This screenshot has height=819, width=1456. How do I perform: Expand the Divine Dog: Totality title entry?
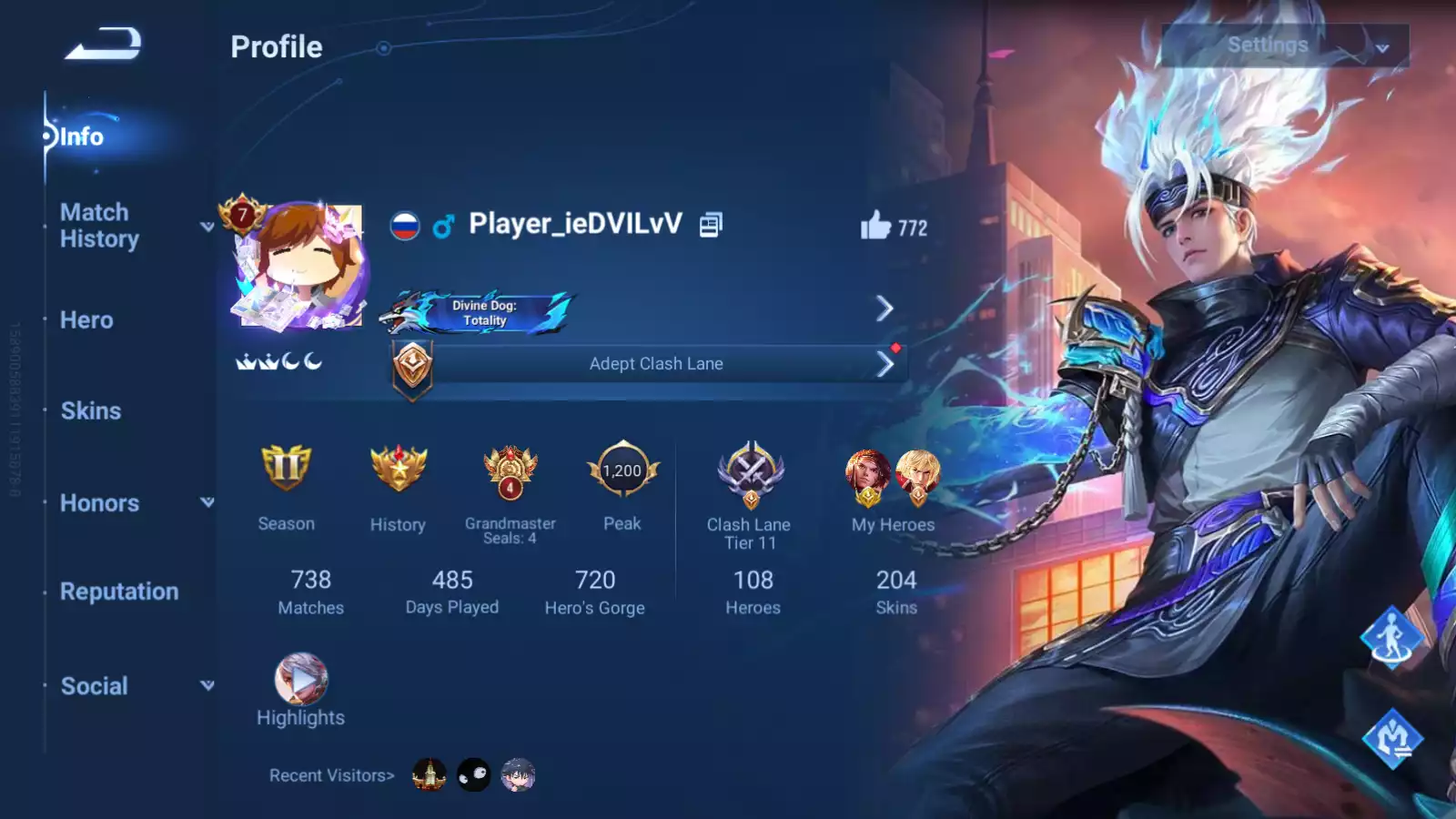click(x=885, y=309)
